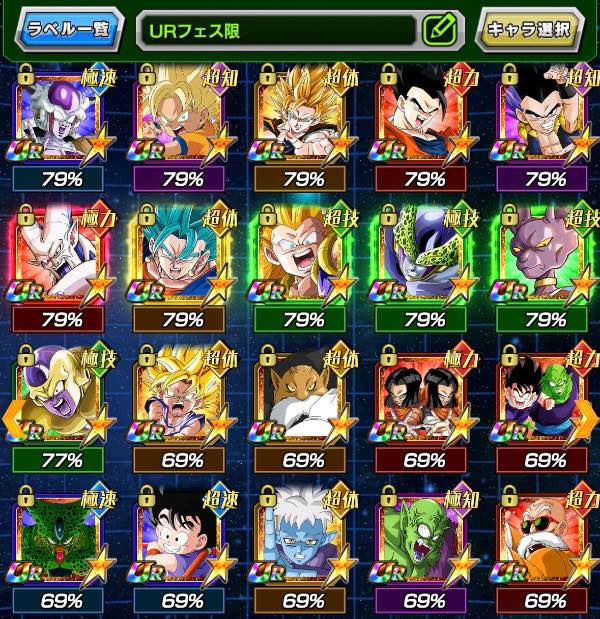The image size is (600, 619).
Task: Select the Piccolo green Namekian card
Action: [425, 538]
